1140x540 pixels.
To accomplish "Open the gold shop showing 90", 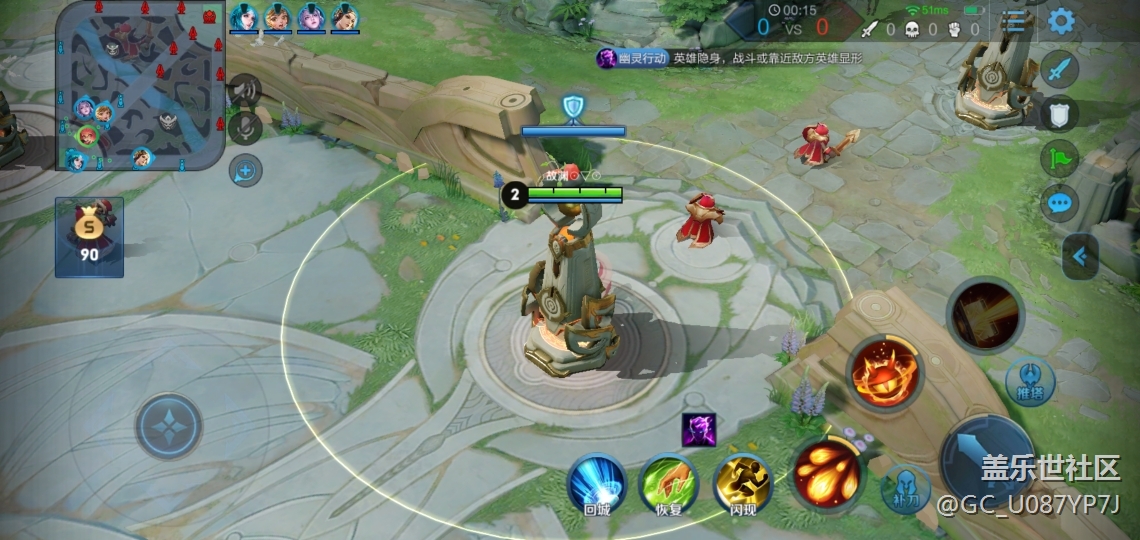I will coord(90,237).
